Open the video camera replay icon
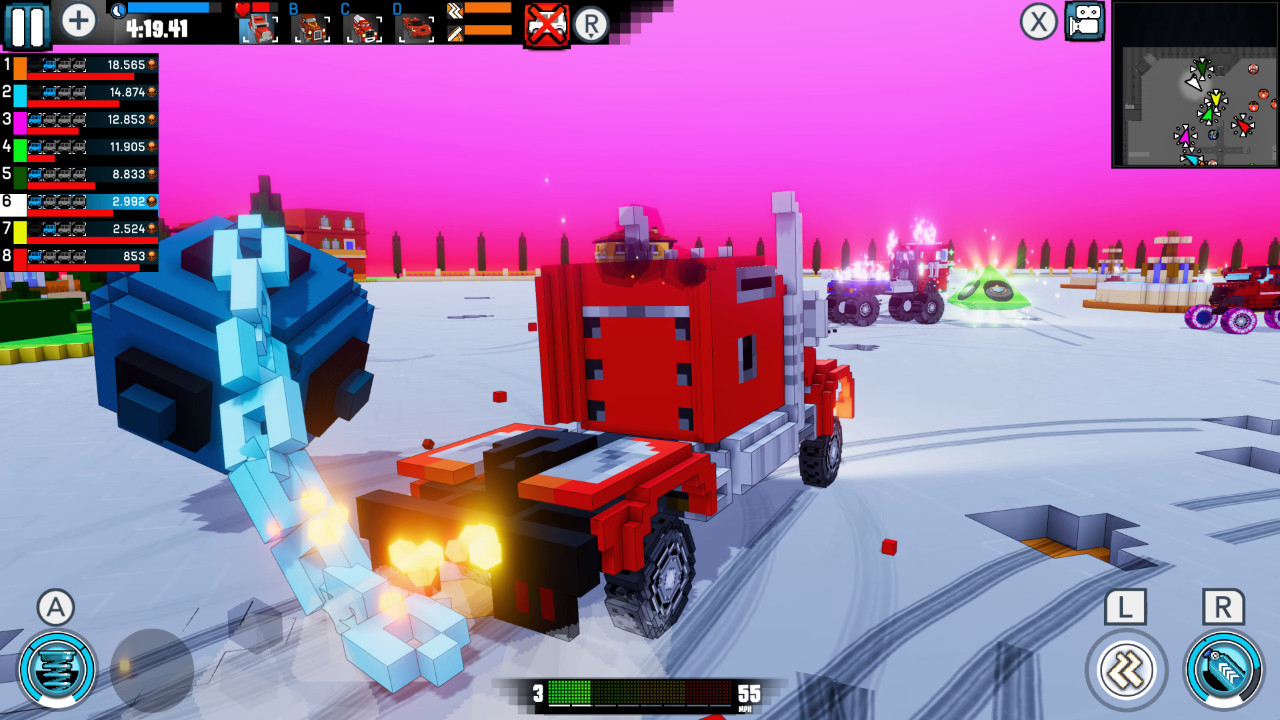The height and width of the screenshot is (720, 1280). (1085, 22)
